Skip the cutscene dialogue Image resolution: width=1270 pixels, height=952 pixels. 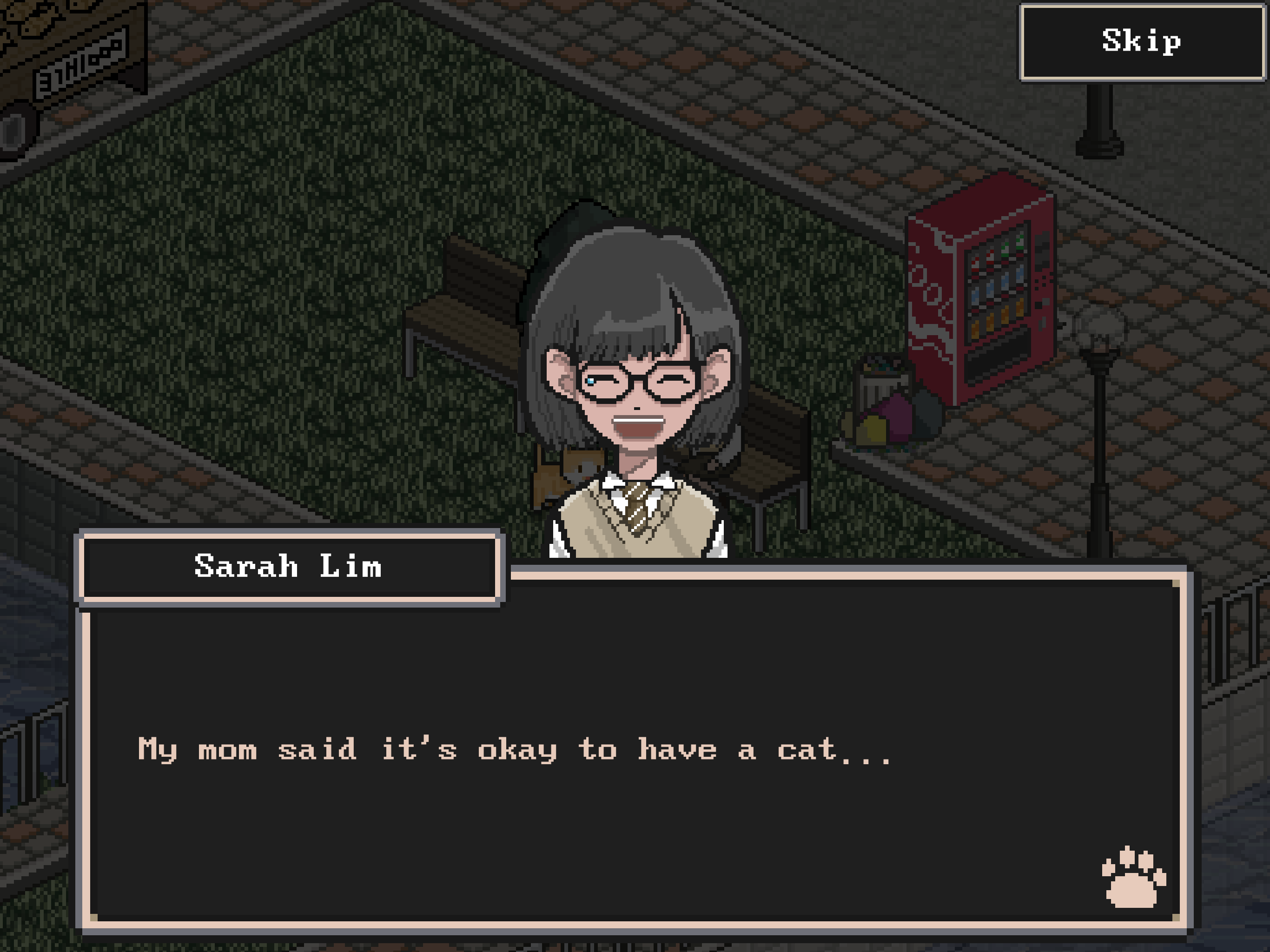point(1141,42)
